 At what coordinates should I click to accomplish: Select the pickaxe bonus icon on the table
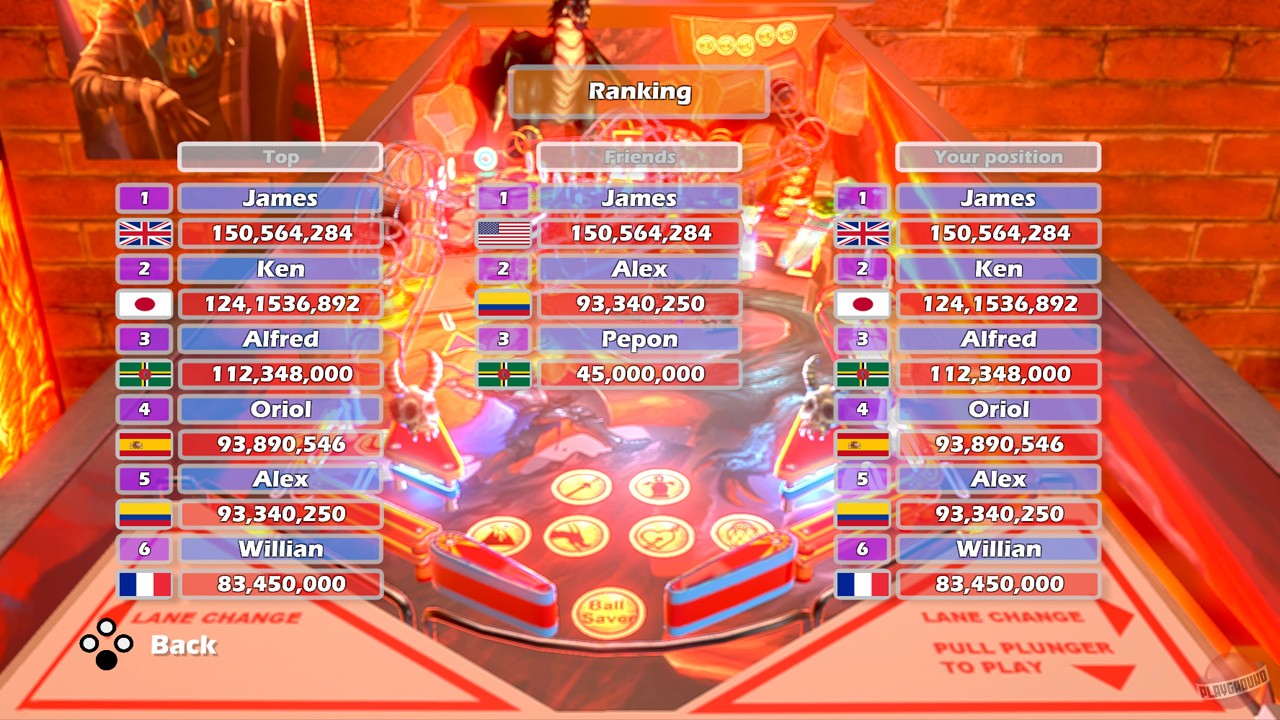tap(581, 487)
